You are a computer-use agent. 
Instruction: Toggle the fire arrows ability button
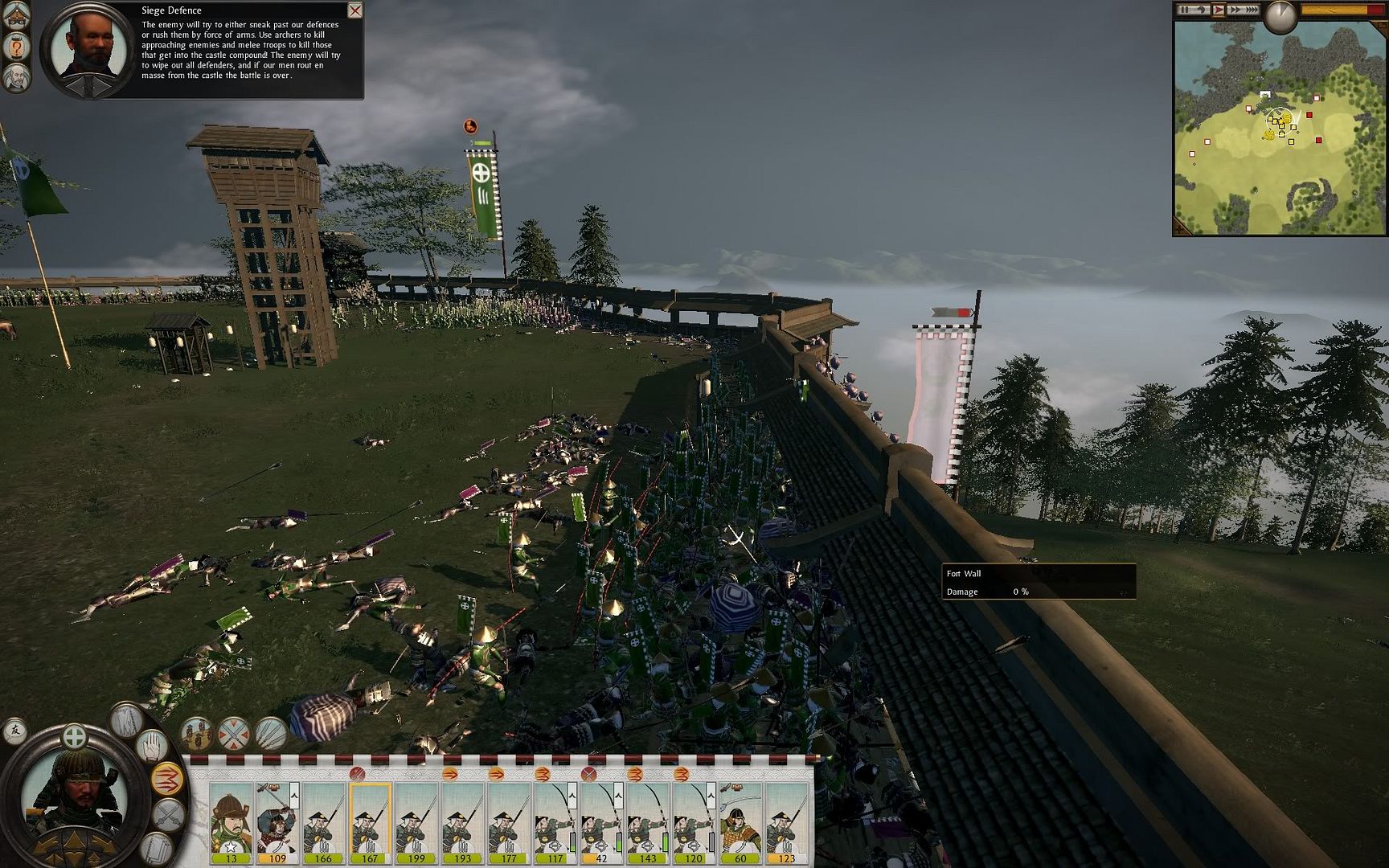(166, 778)
